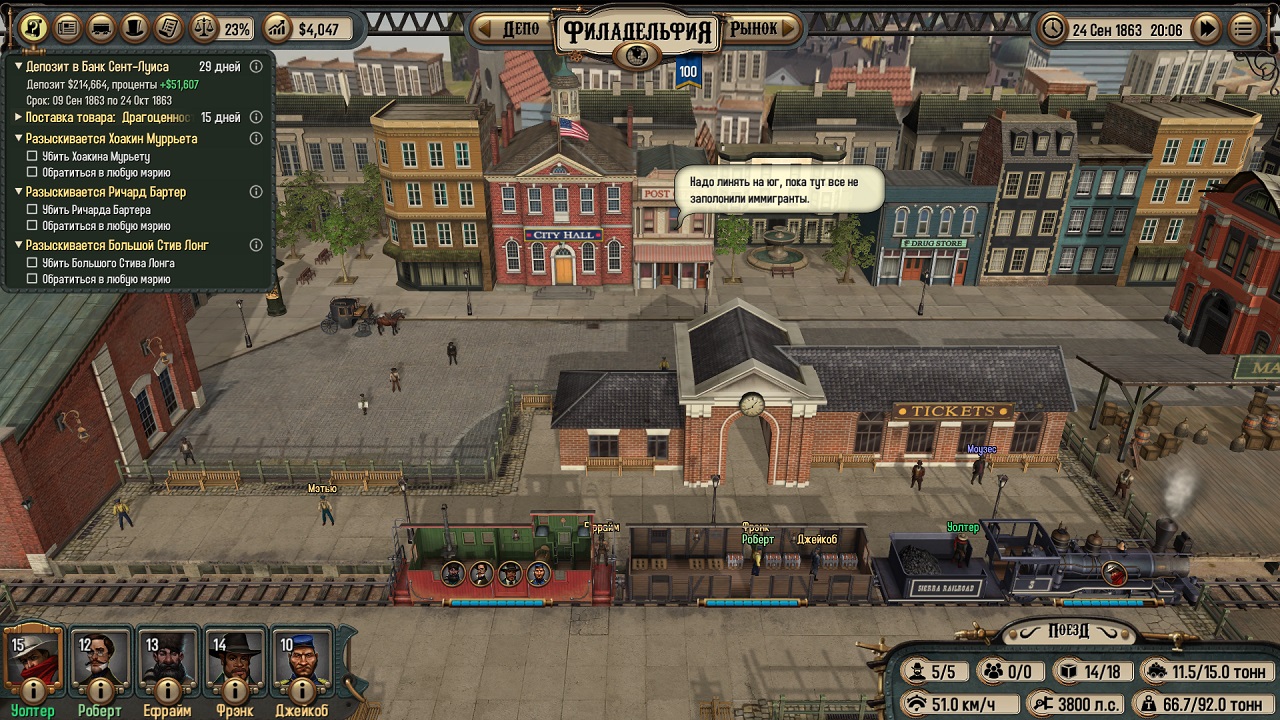Choose Роберт's crew portrait
This screenshot has width=1280, height=720.
[100, 655]
